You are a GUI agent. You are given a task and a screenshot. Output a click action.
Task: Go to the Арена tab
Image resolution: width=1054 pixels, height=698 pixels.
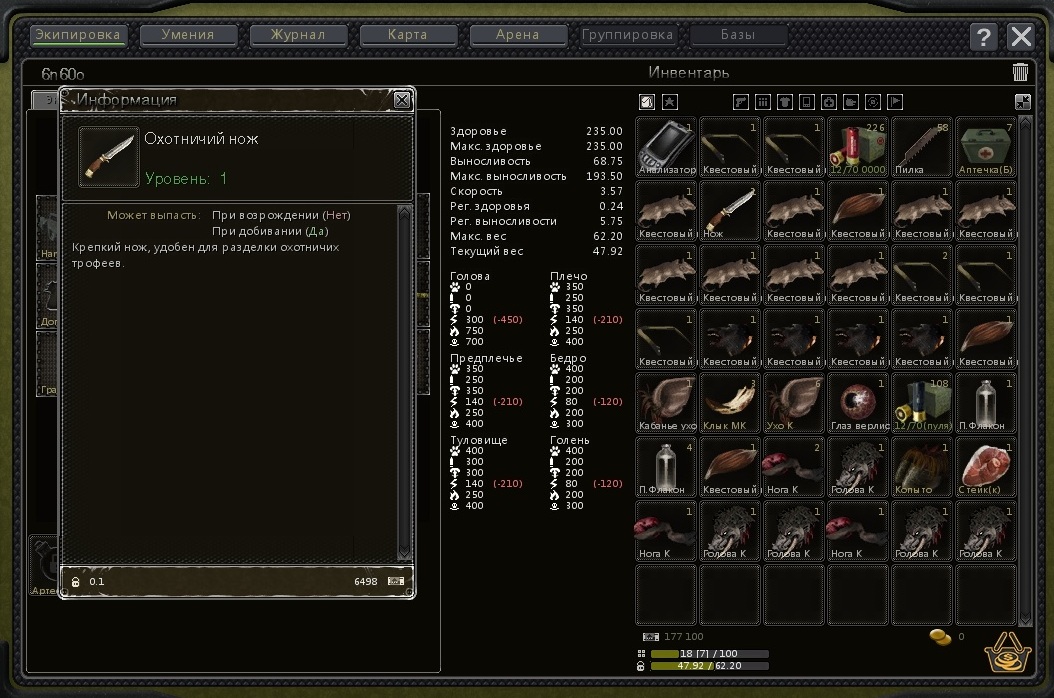[x=517, y=35]
